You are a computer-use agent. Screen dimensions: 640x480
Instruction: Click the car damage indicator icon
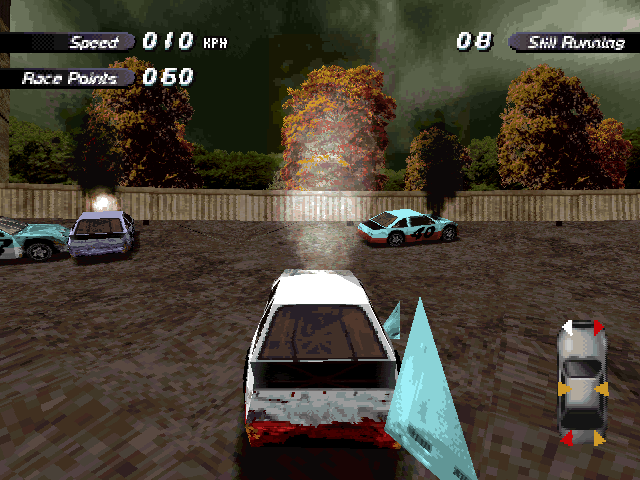582,383
